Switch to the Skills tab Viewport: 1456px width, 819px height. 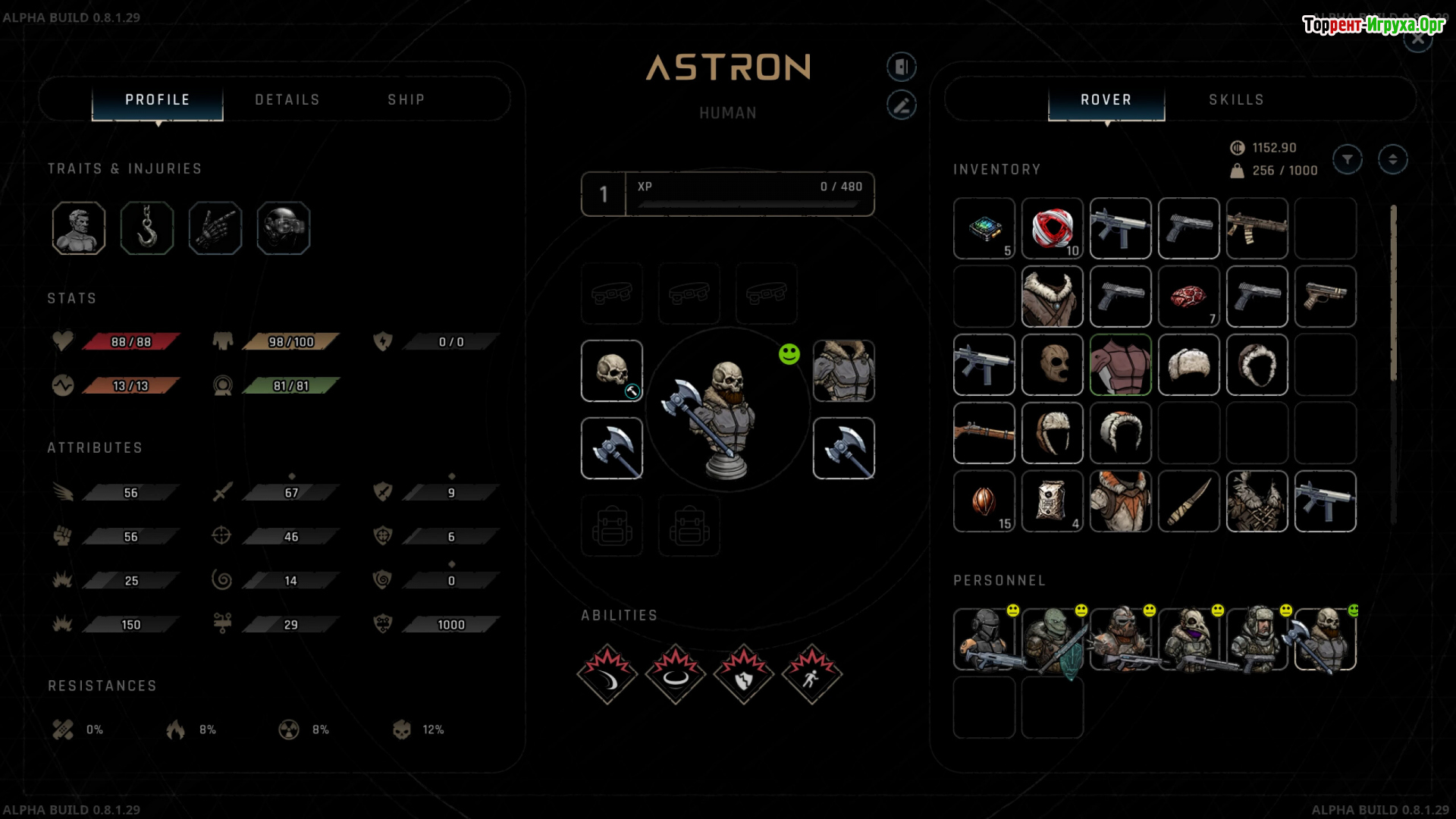pos(1236,100)
